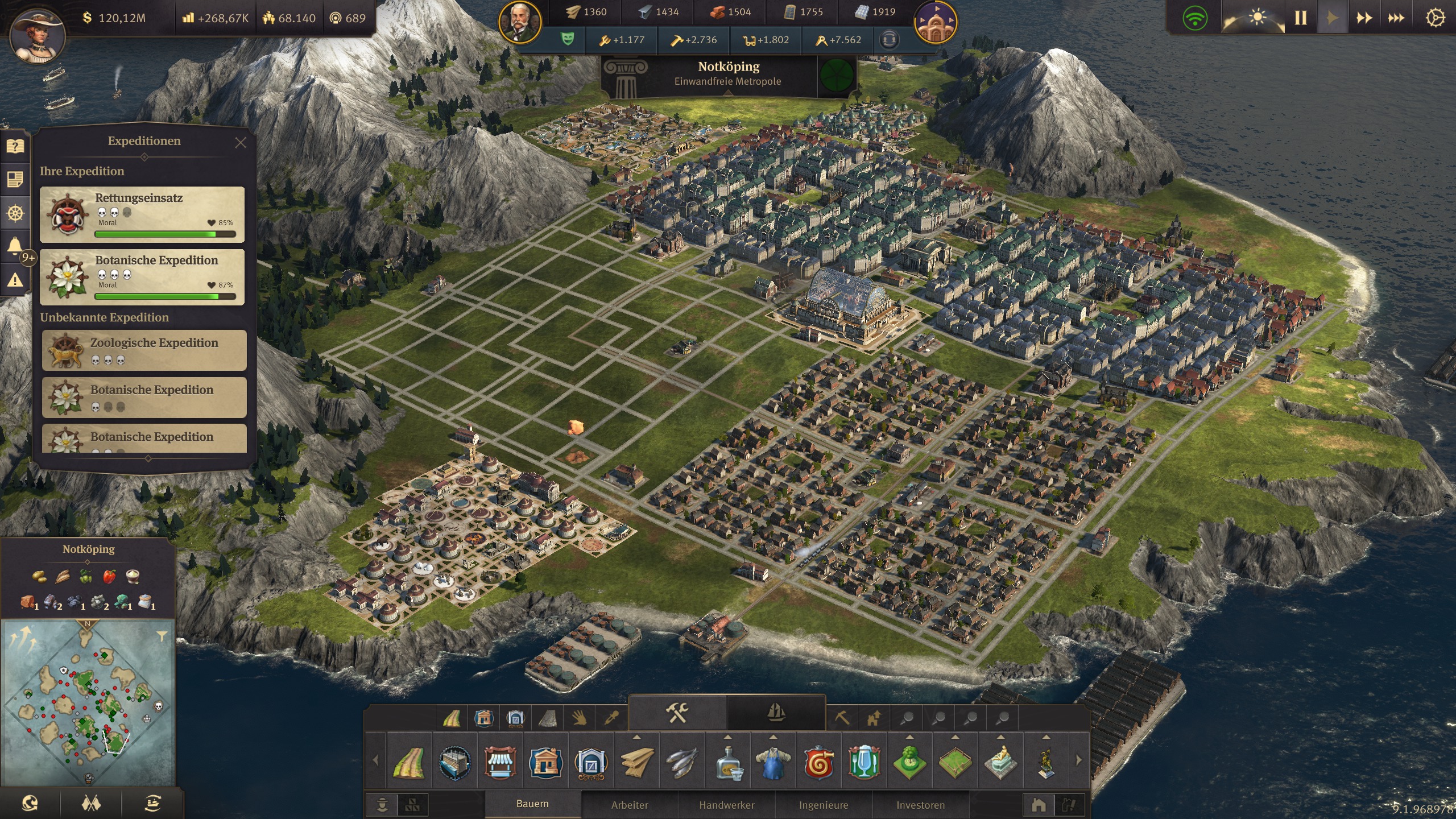Open the settings gear menu
Image resolution: width=1456 pixels, height=819 pixels.
click(1434, 18)
